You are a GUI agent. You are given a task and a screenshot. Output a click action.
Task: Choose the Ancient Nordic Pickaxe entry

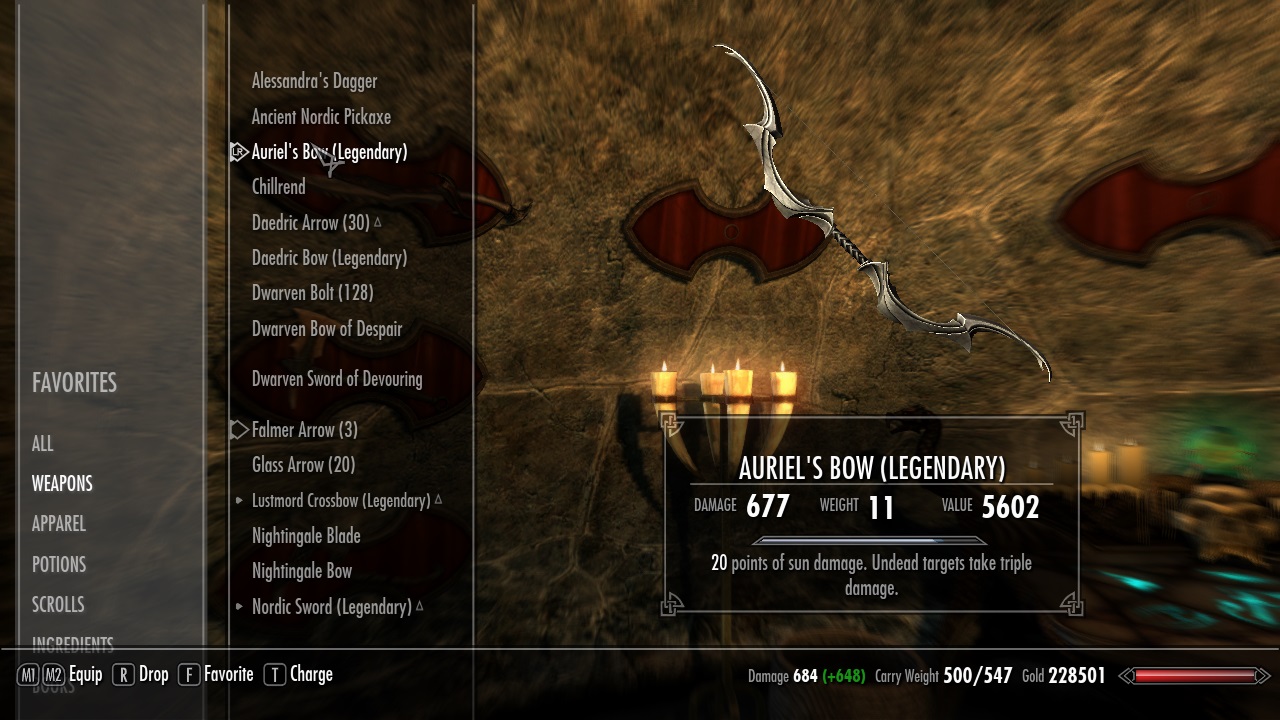tap(321, 117)
